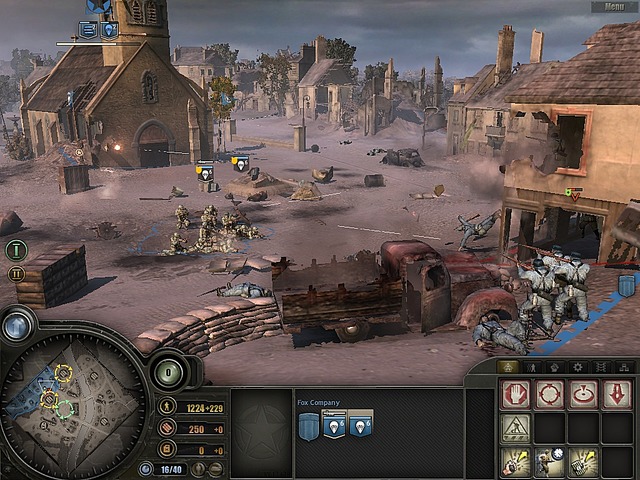Screen dimensions: 640x480
Task: Select the Attack Move crosshair command
Action: click(x=549, y=394)
